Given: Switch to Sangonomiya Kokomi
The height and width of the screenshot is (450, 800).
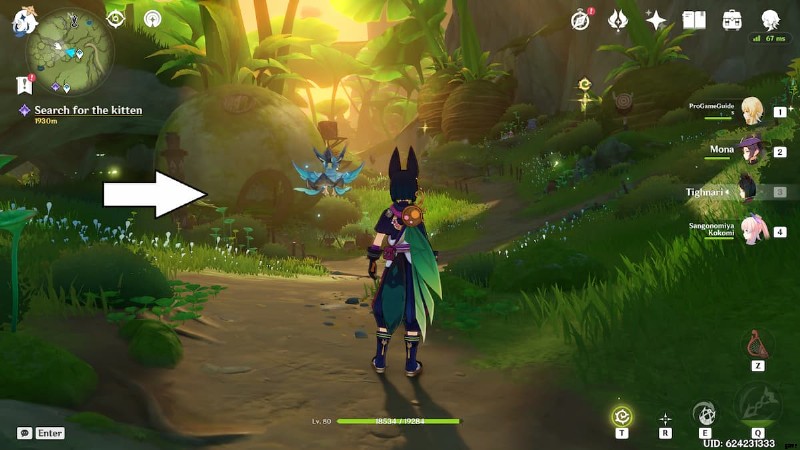Looking at the screenshot, I should pyautogui.click(x=750, y=231).
